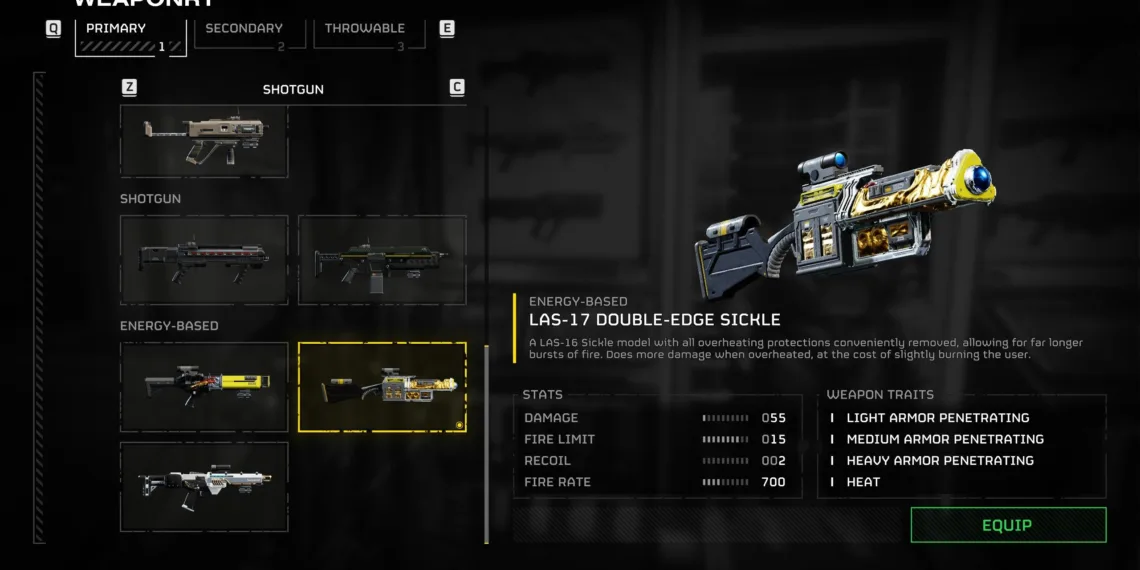This screenshot has width=1140, height=570.
Task: Choose the dark green magazine-fed shotgun
Action: coord(382,260)
